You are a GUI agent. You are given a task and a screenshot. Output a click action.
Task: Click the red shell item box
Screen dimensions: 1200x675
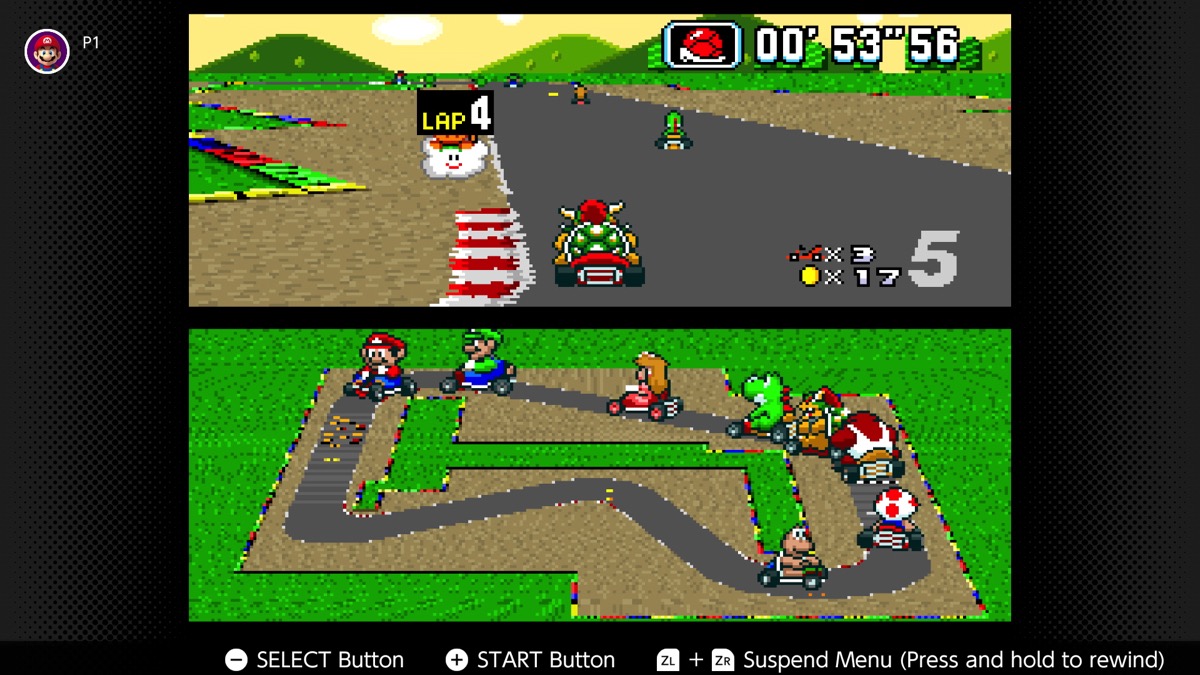click(x=702, y=45)
